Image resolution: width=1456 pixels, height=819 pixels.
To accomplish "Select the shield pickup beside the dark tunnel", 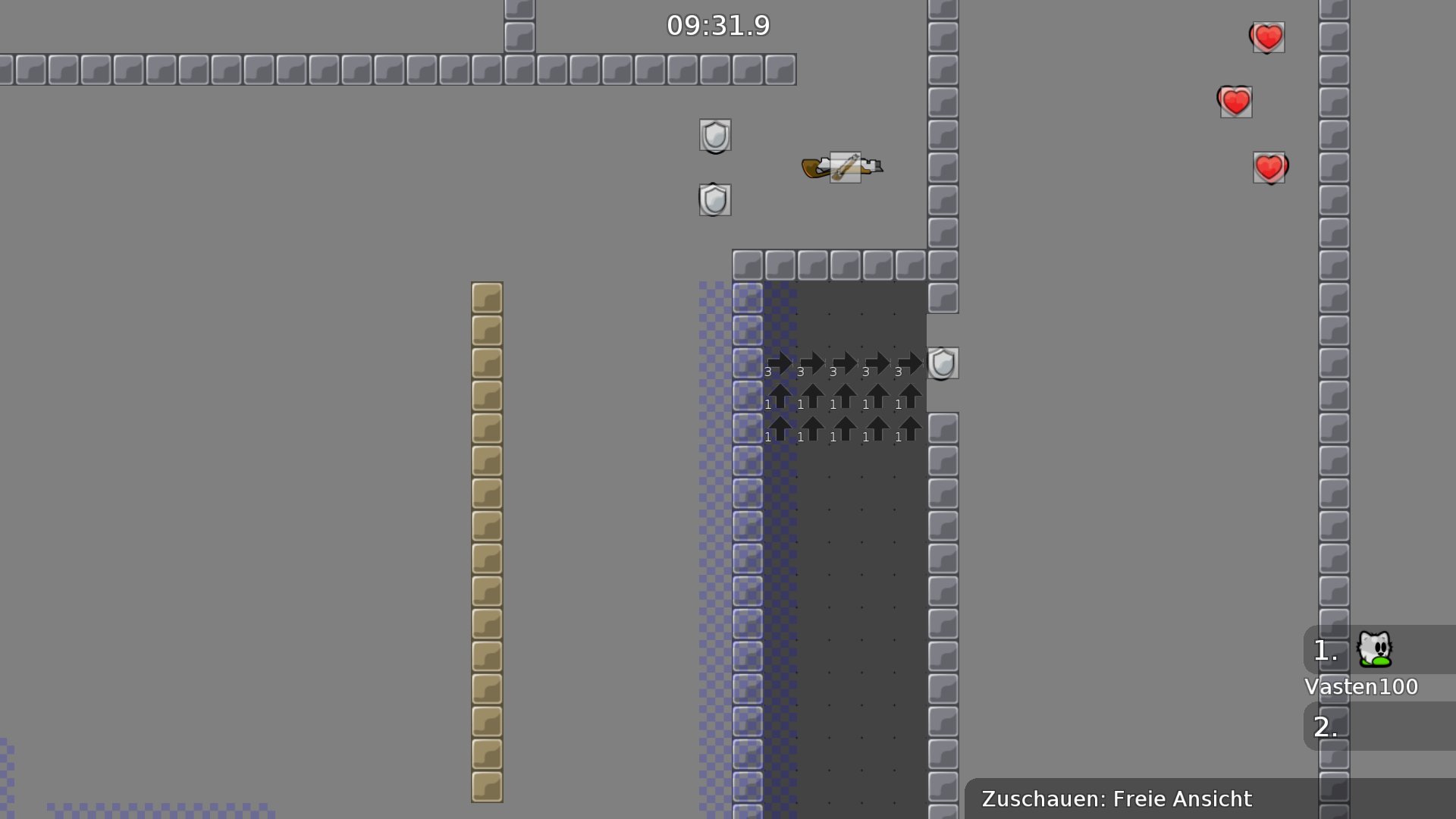I will click(x=943, y=363).
